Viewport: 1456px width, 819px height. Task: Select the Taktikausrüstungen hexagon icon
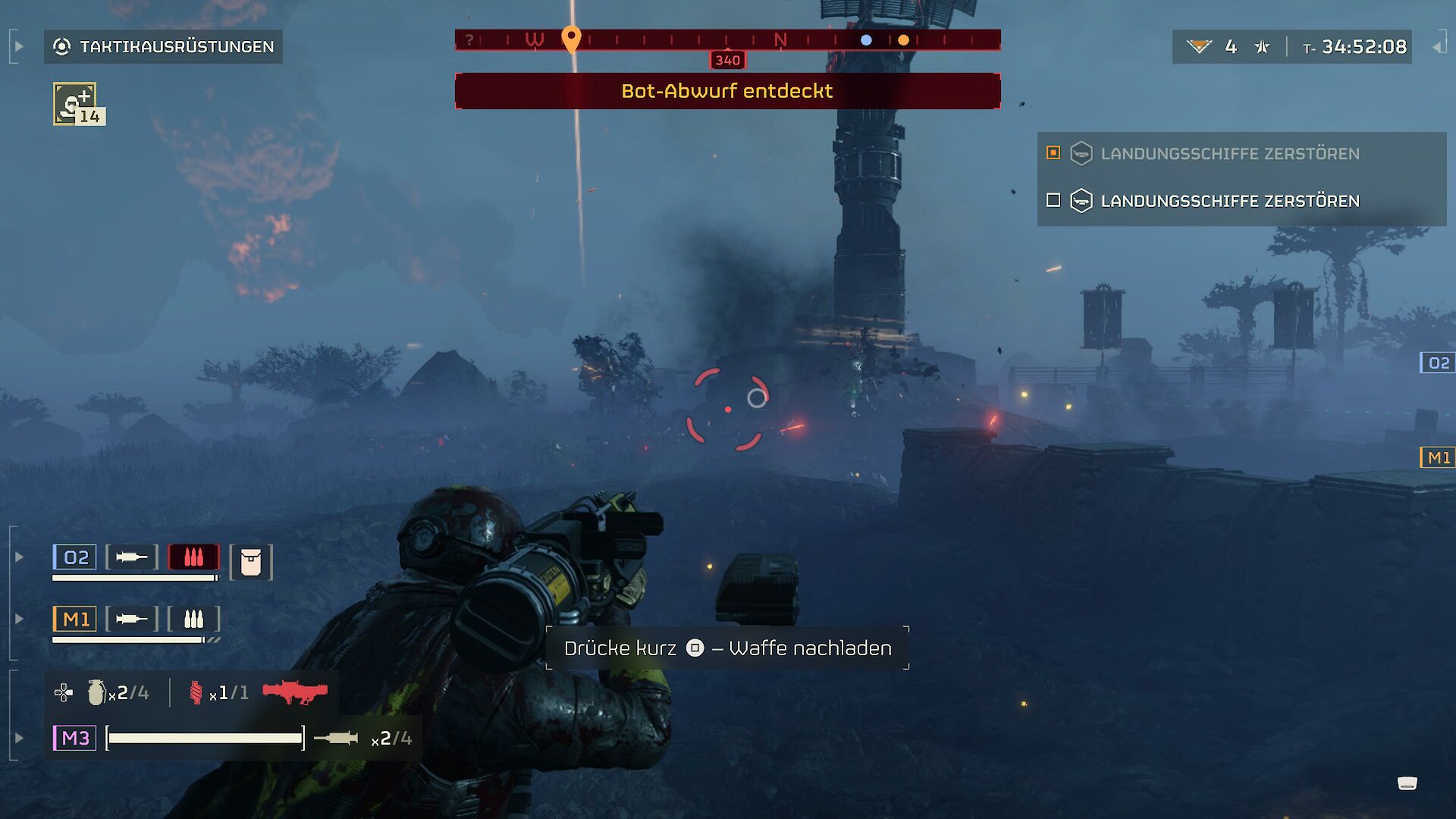tap(64, 46)
